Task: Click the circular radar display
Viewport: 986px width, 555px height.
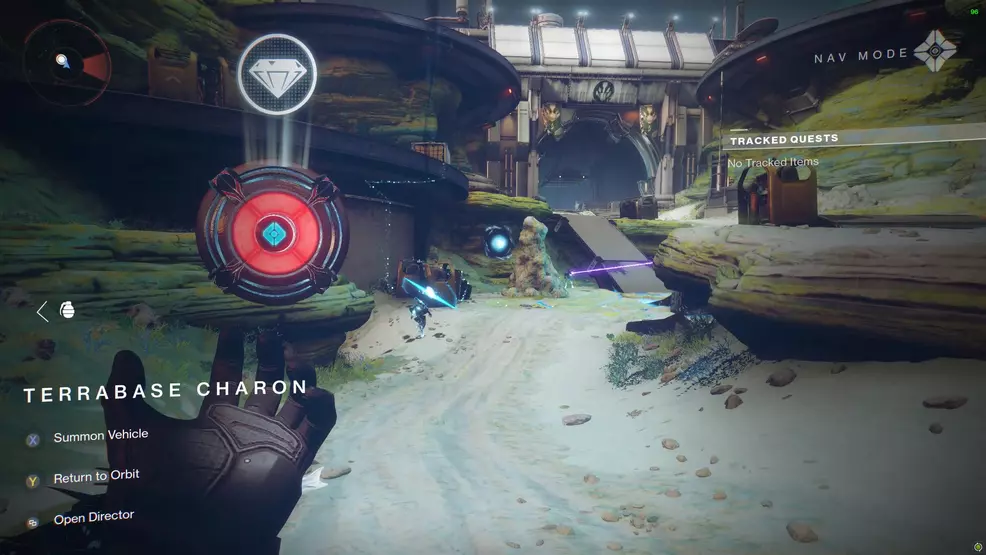Action: (x=68, y=63)
